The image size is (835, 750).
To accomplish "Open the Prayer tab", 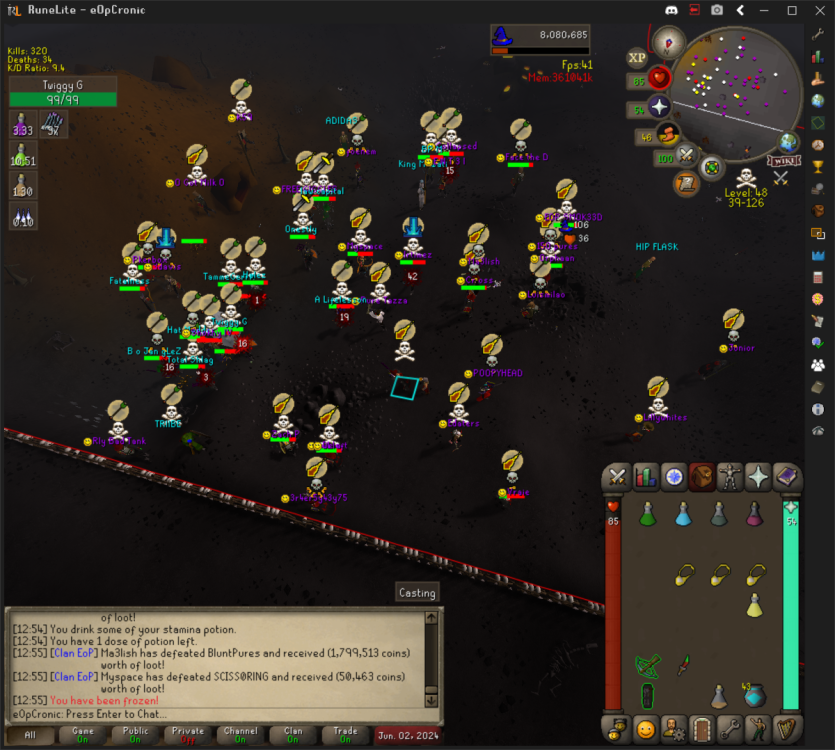I will [x=758, y=478].
